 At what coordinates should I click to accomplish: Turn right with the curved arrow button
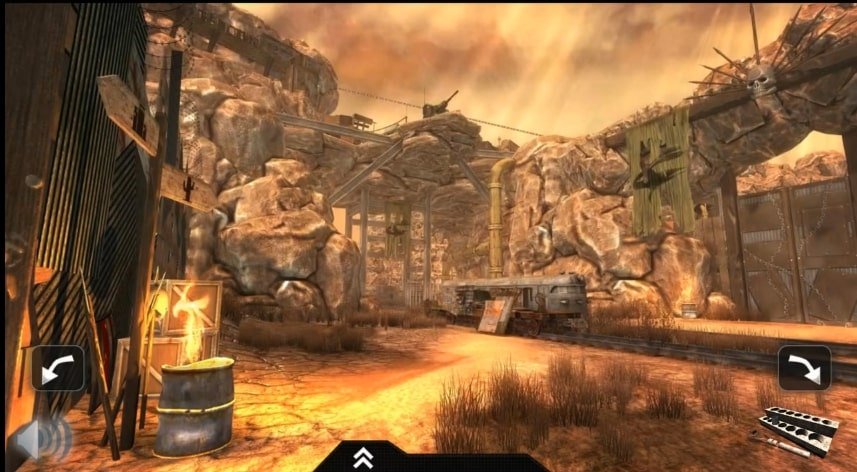coord(804,367)
